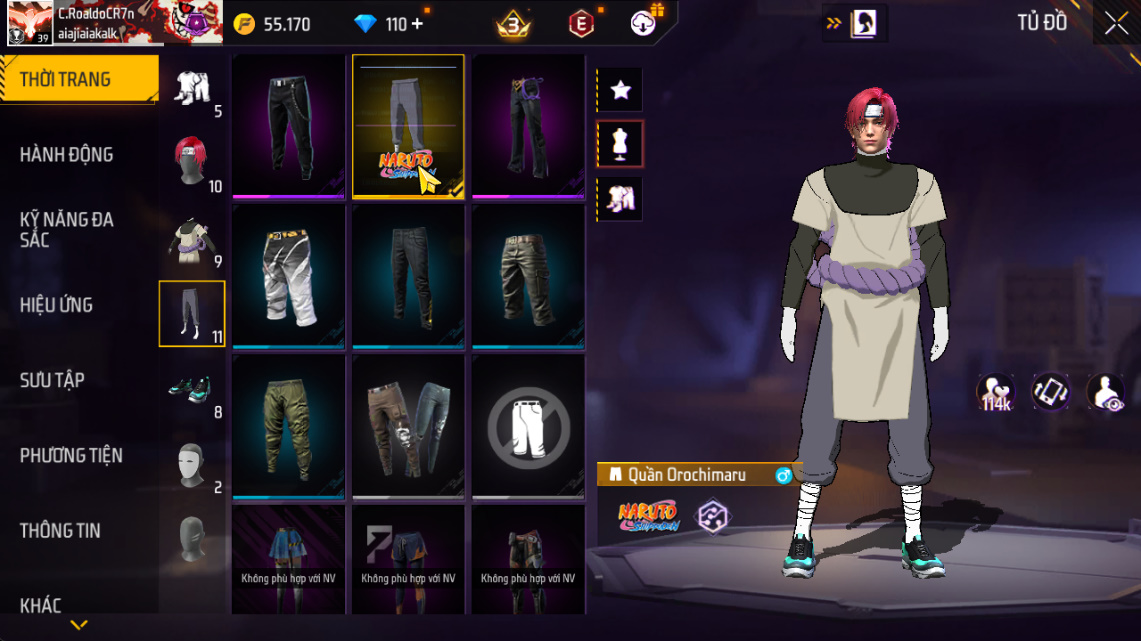Open the Thông Tin tab
The height and width of the screenshot is (641, 1141).
(x=60, y=531)
